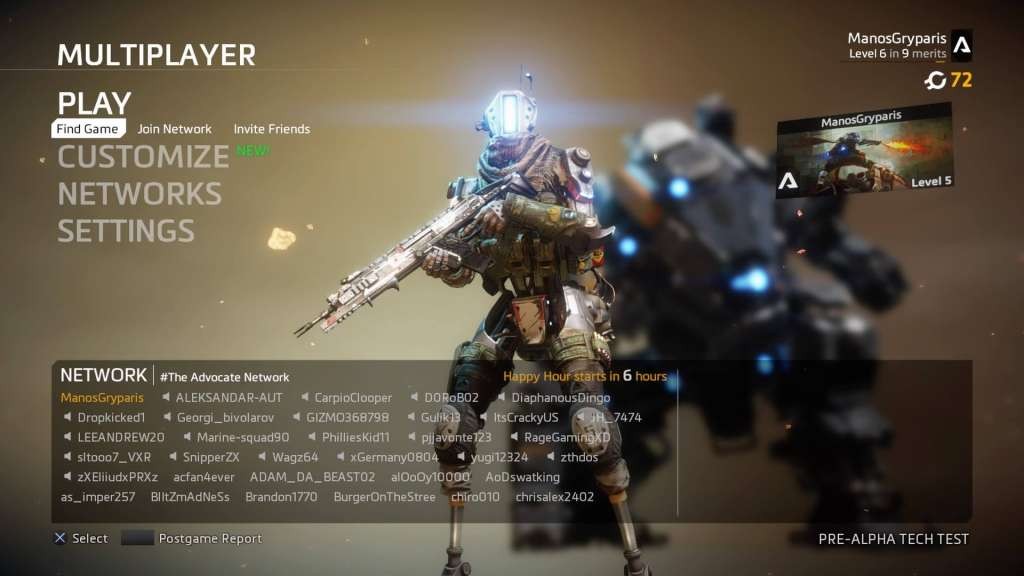
Task: Select the Play menu heading
Action: coord(94,103)
